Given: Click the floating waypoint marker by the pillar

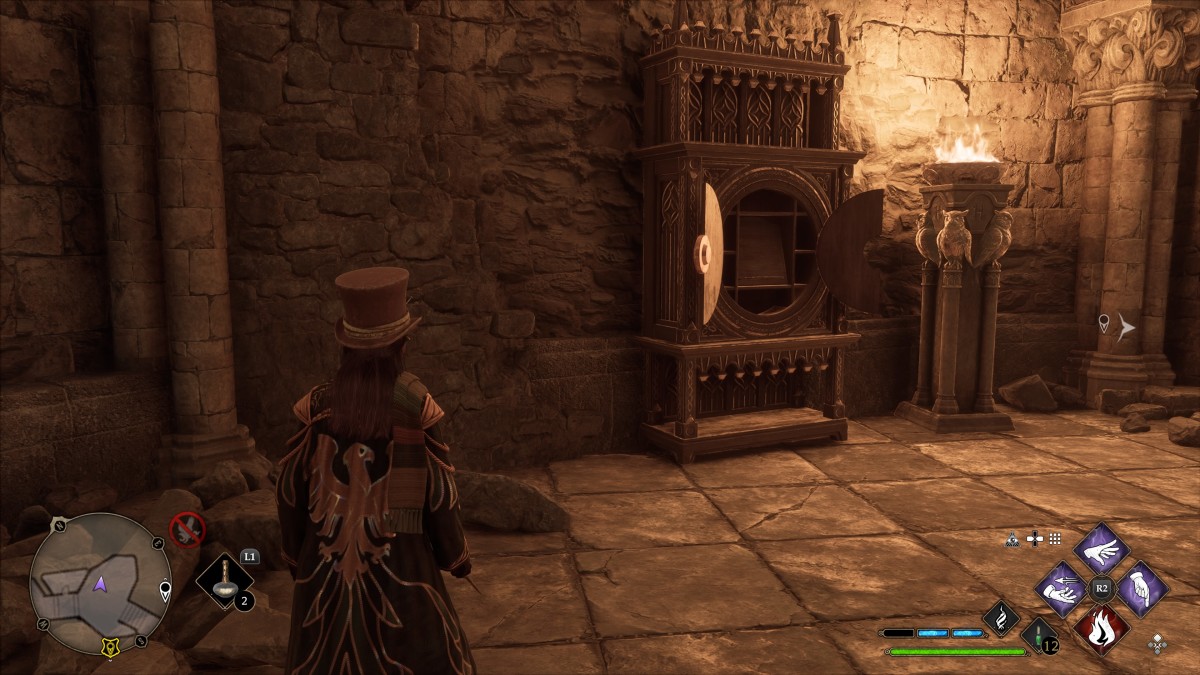Looking at the screenshot, I should (1104, 323).
